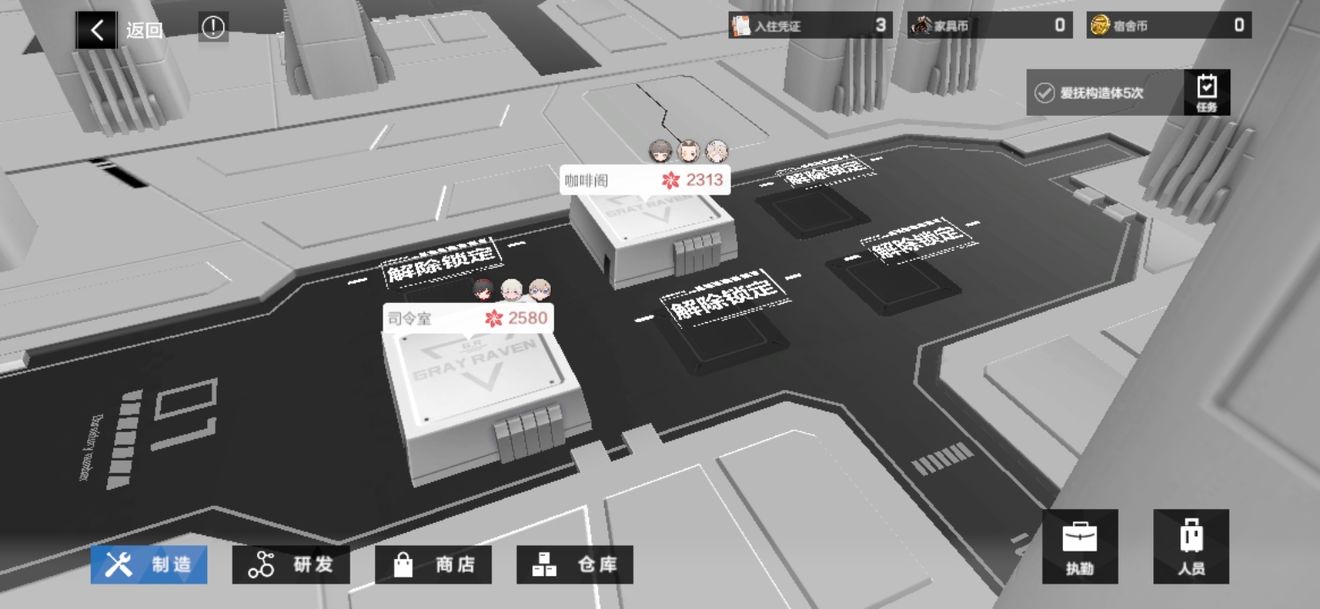This screenshot has height=609, width=1320.
Task: Open the exclamation mark info button
Action: [x=213, y=28]
